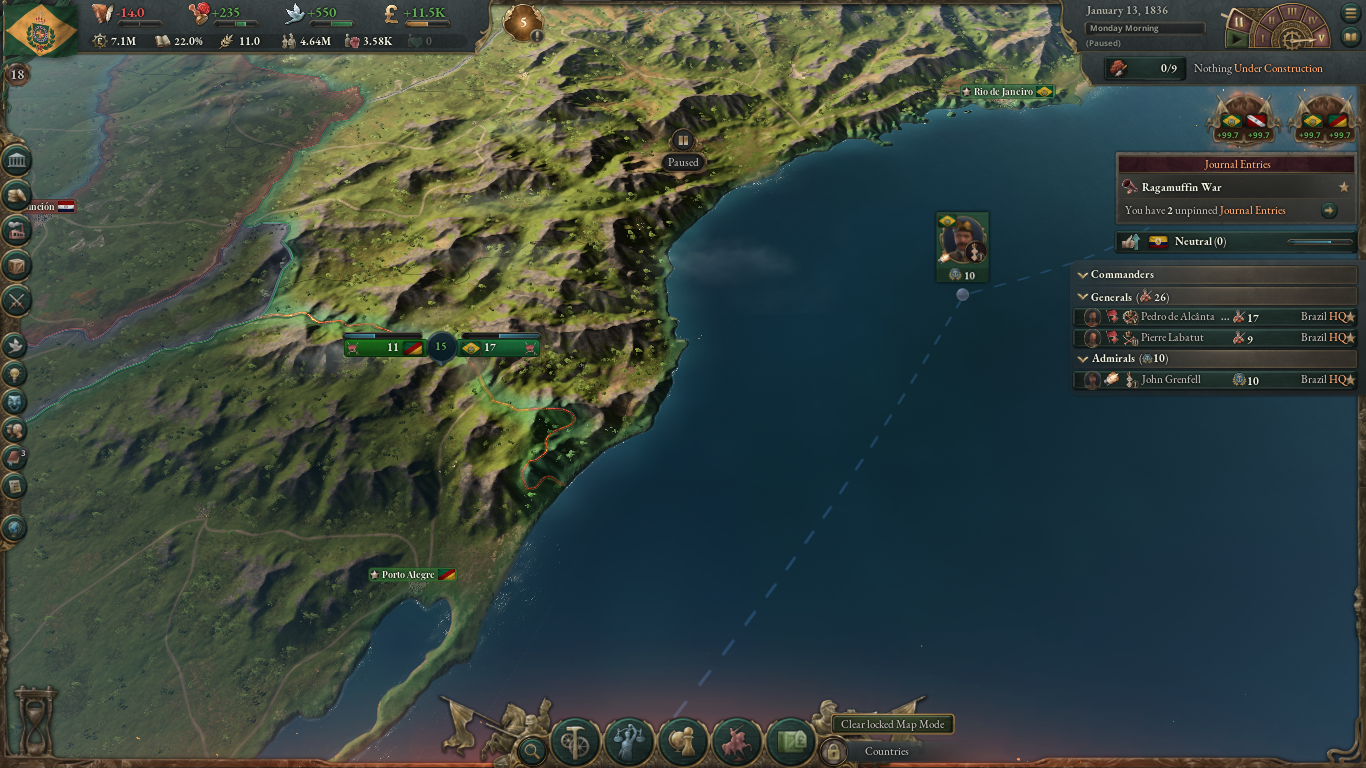
Task: Collapse the Generals (26) list
Action: (1084, 296)
